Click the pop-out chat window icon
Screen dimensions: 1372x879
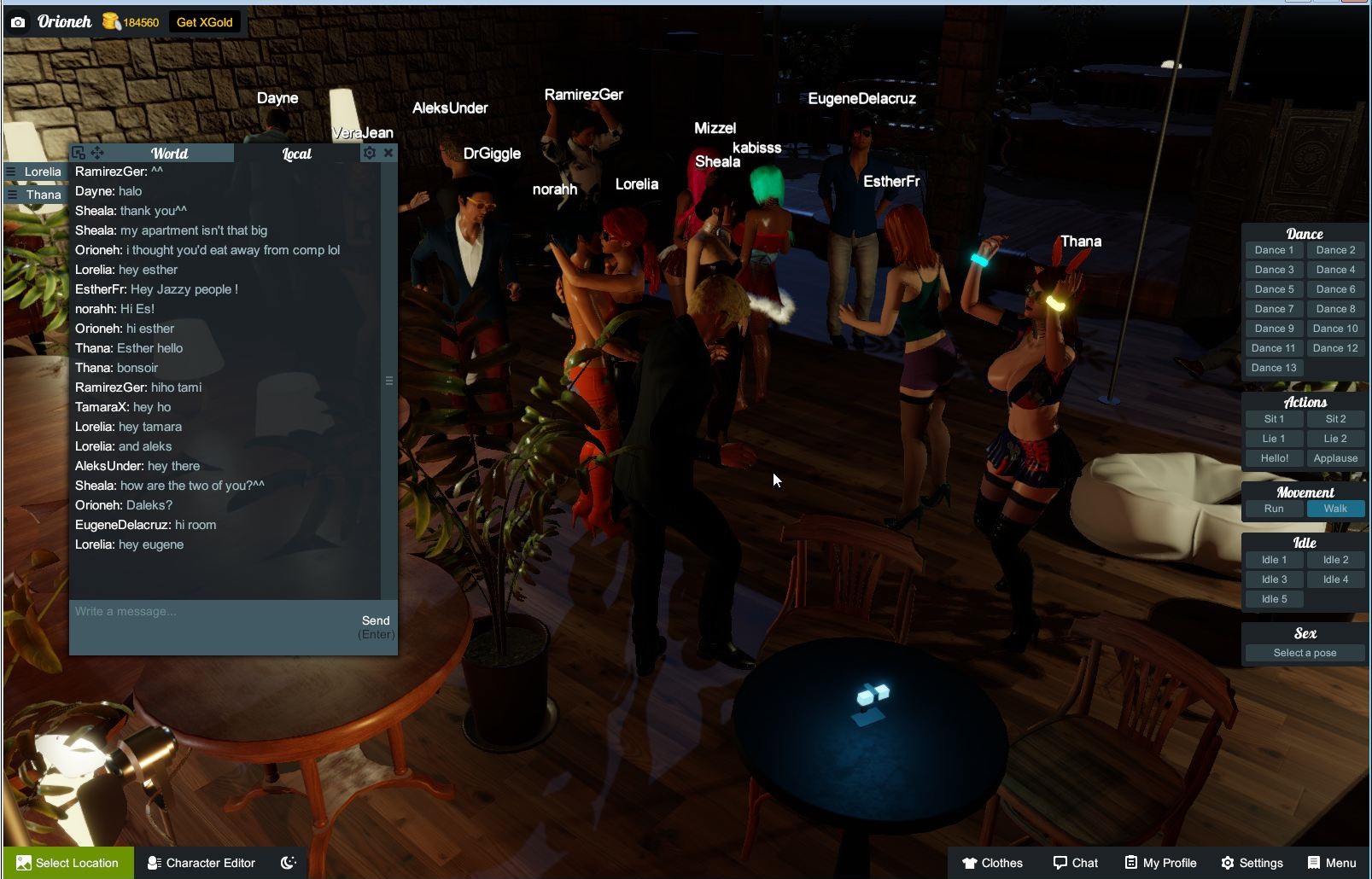(x=78, y=153)
